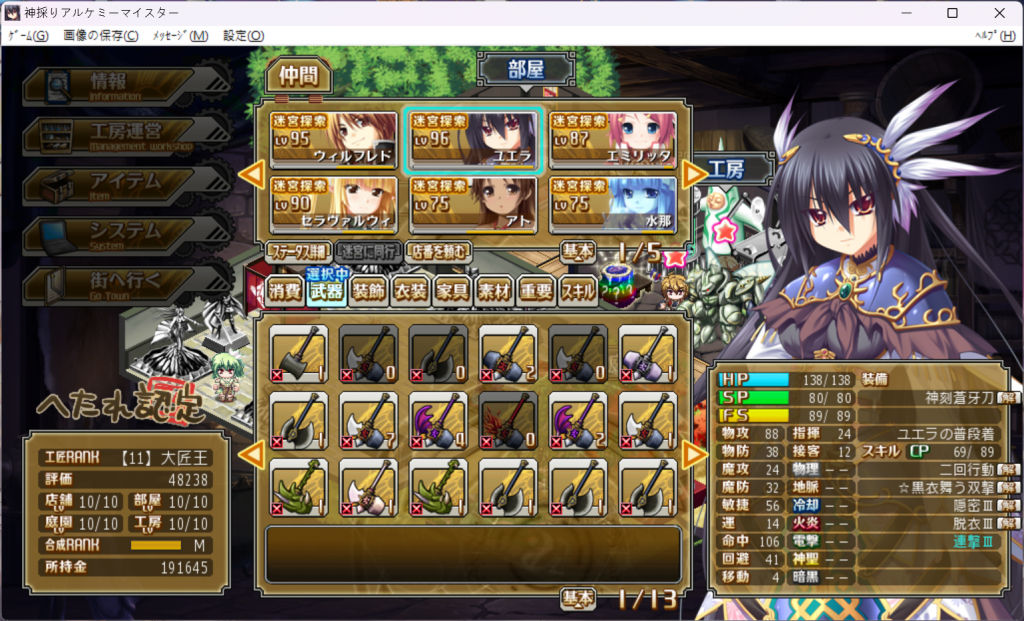Switch to the 素材 materials tab

tap(494, 291)
